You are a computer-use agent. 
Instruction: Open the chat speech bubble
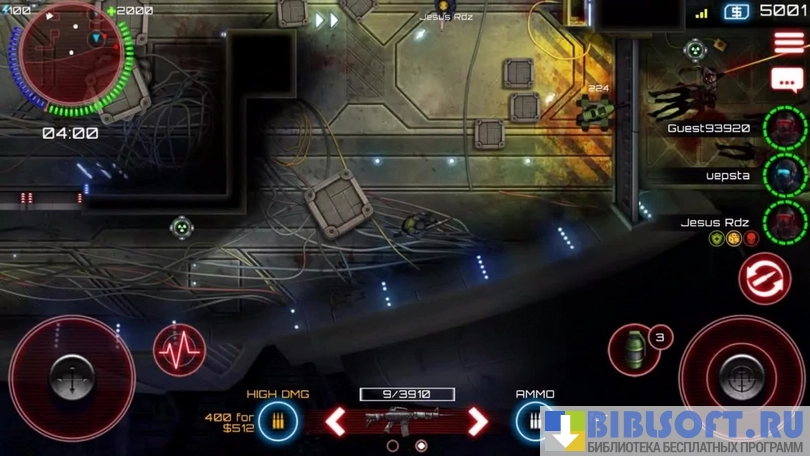pyautogui.click(x=788, y=79)
